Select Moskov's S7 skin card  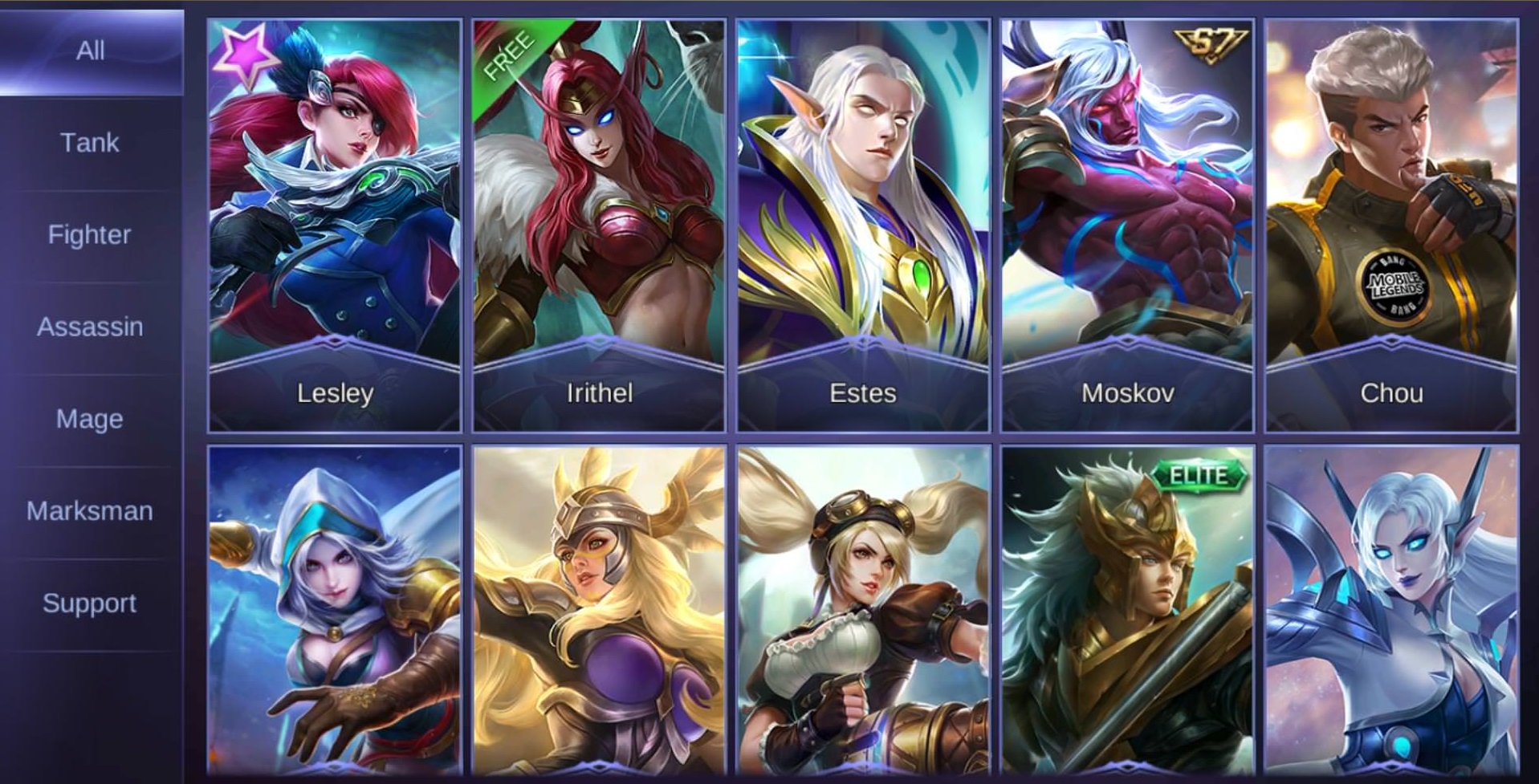coord(1127,226)
